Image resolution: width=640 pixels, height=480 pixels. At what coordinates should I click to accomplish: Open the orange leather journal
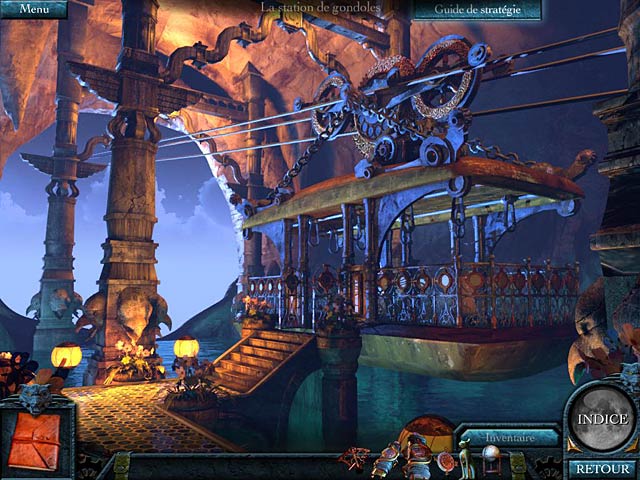pos(35,438)
